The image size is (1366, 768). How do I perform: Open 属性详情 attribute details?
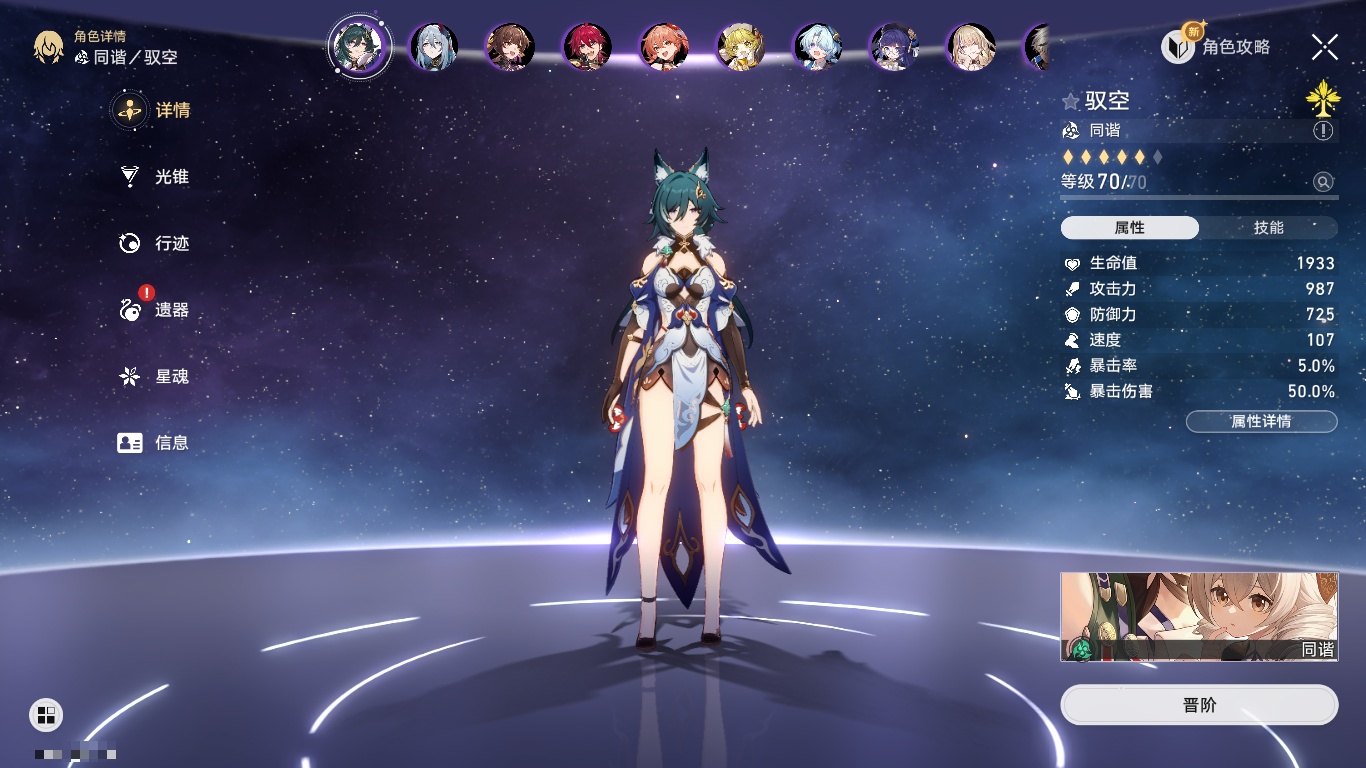(1261, 422)
